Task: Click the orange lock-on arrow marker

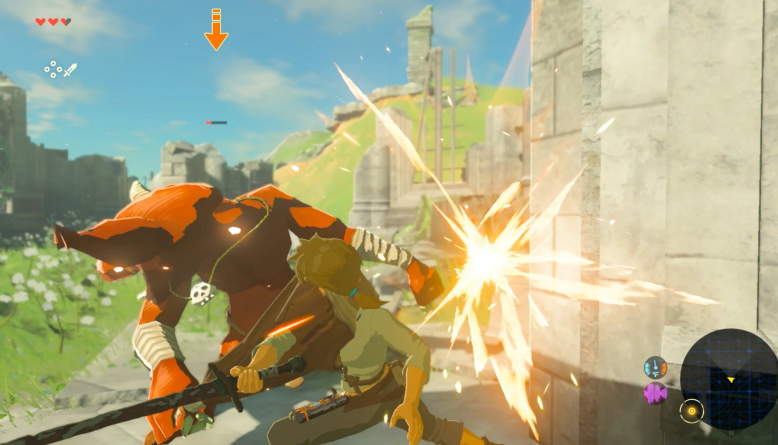Action: click(x=216, y=30)
